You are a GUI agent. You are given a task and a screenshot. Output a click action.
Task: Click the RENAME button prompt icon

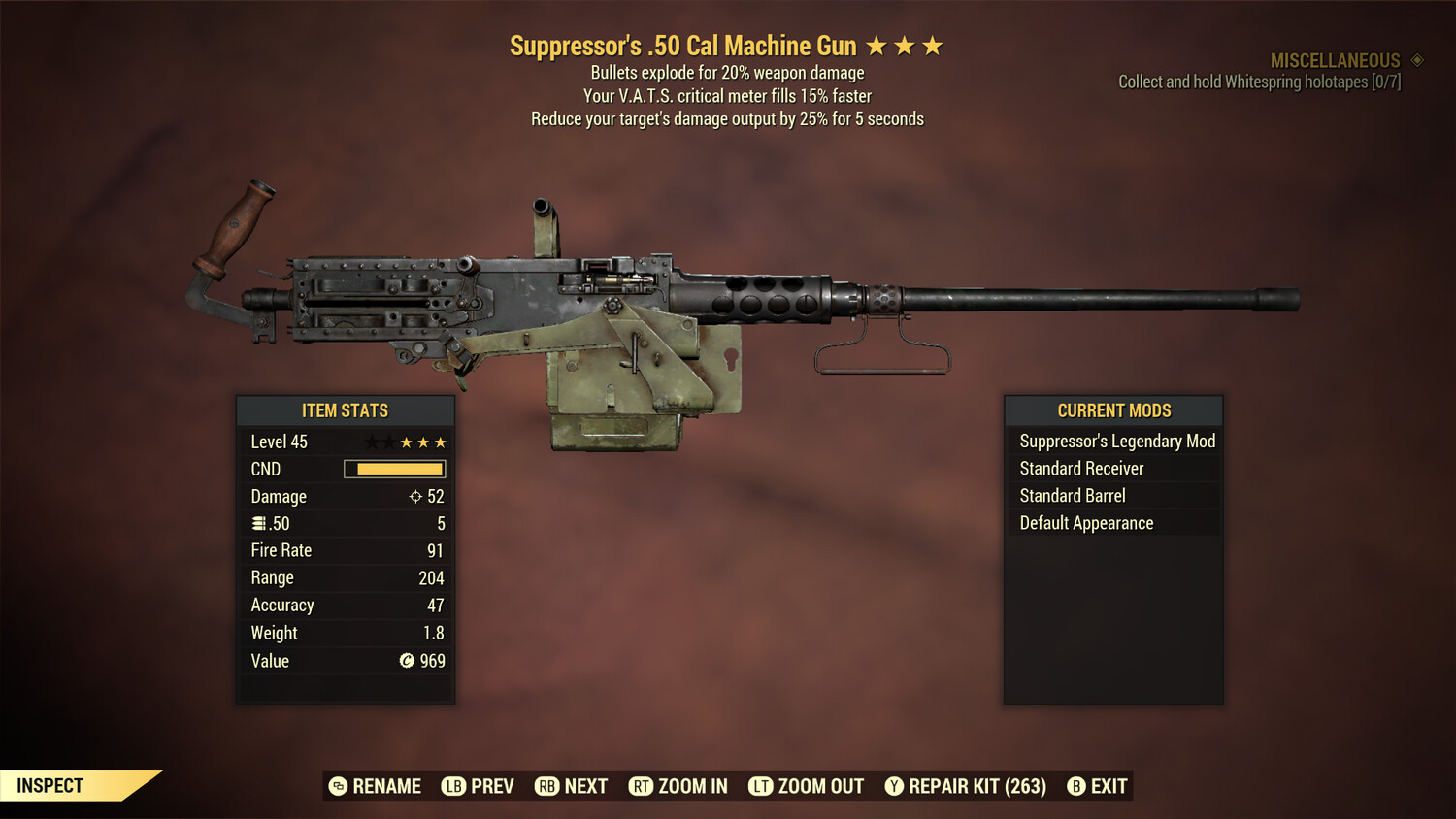337,786
